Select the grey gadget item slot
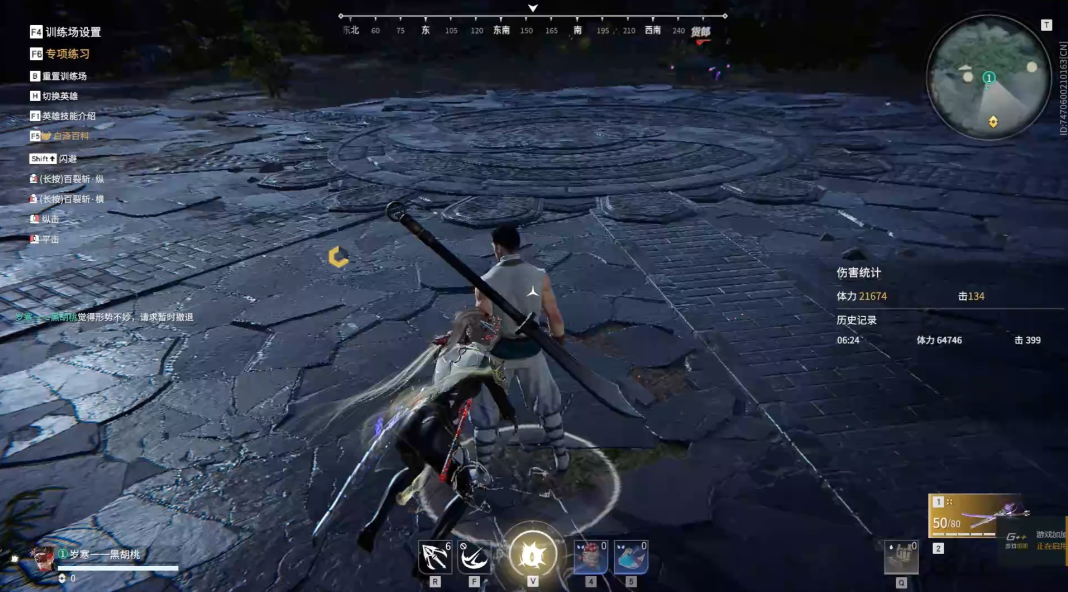 tap(901, 557)
